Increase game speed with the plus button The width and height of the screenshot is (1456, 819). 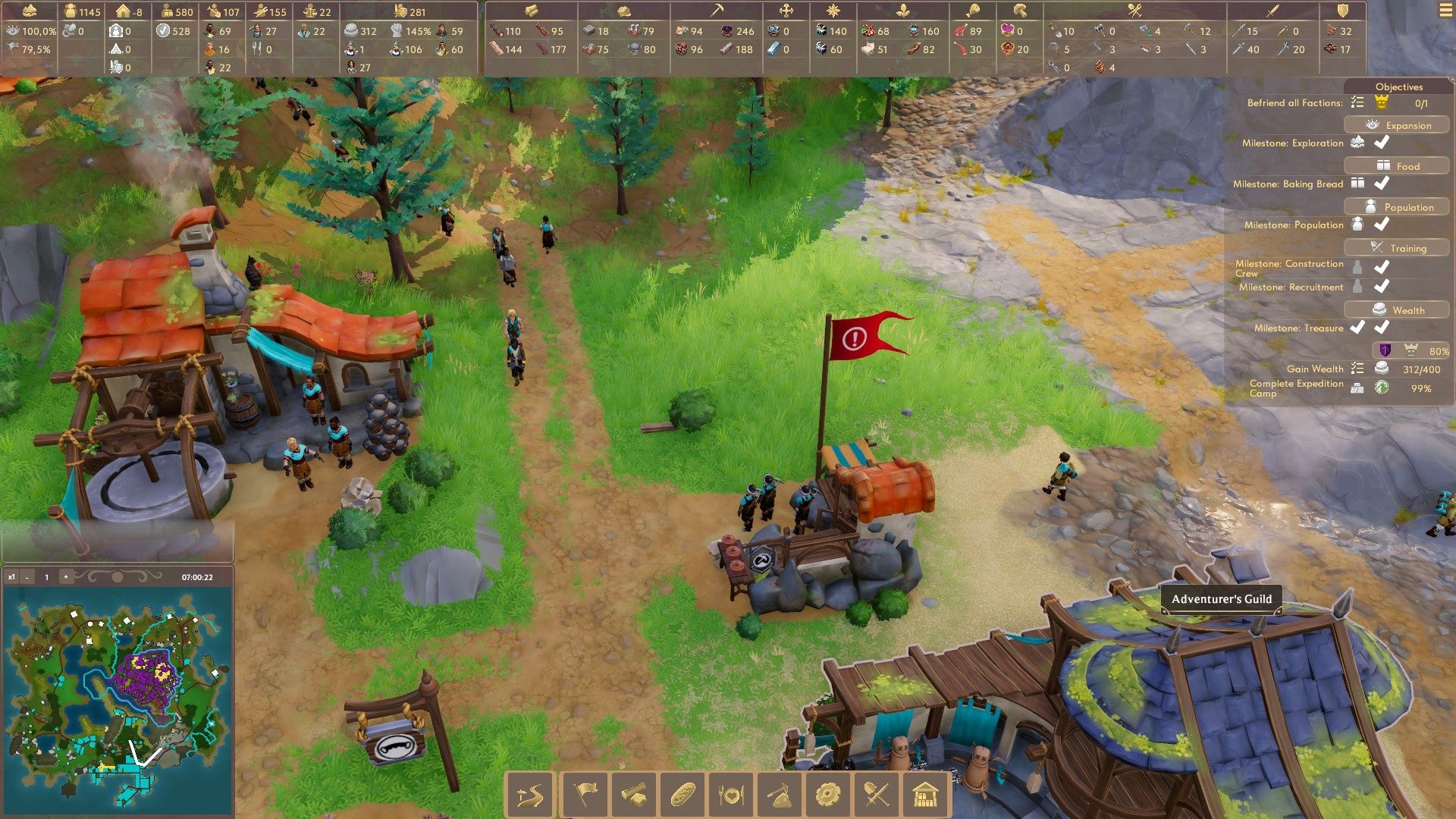click(66, 577)
